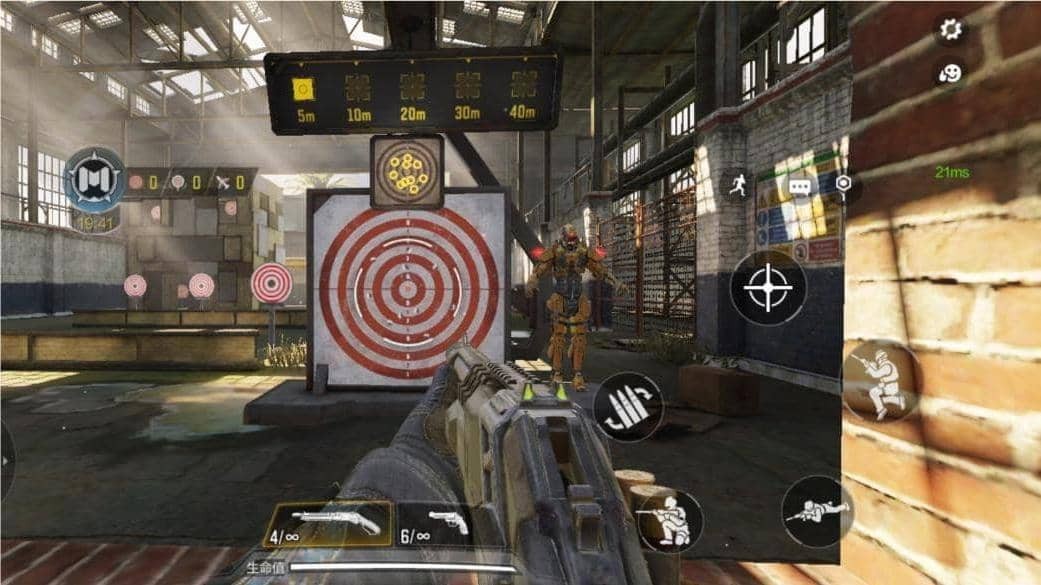This screenshot has height=585, width=1041.
Task: Go prone with the lying soldier button
Action: [817, 511]
